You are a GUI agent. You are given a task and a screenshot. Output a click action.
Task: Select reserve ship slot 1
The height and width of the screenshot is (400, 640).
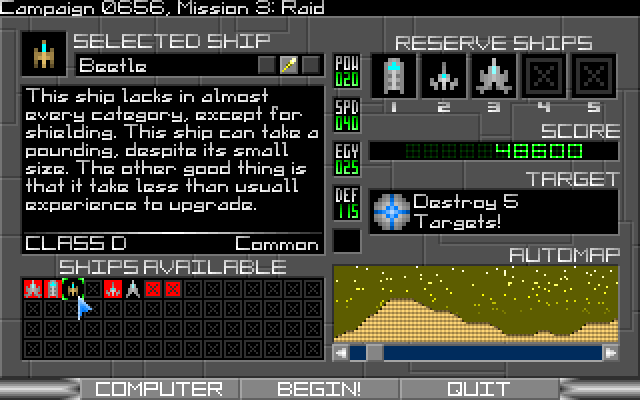(394, 76)
